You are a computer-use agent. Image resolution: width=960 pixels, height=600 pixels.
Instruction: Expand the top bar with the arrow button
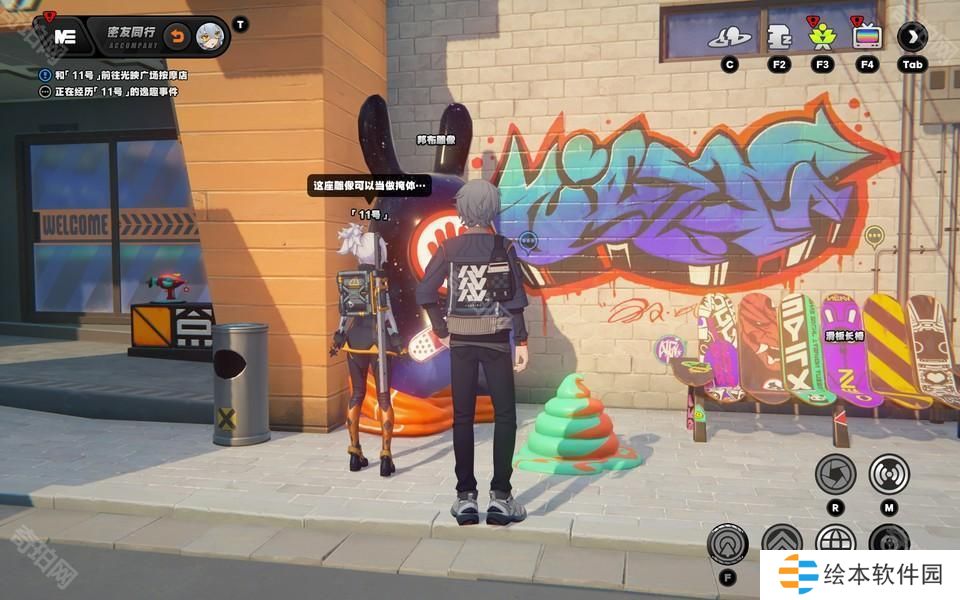click(911, 38)
